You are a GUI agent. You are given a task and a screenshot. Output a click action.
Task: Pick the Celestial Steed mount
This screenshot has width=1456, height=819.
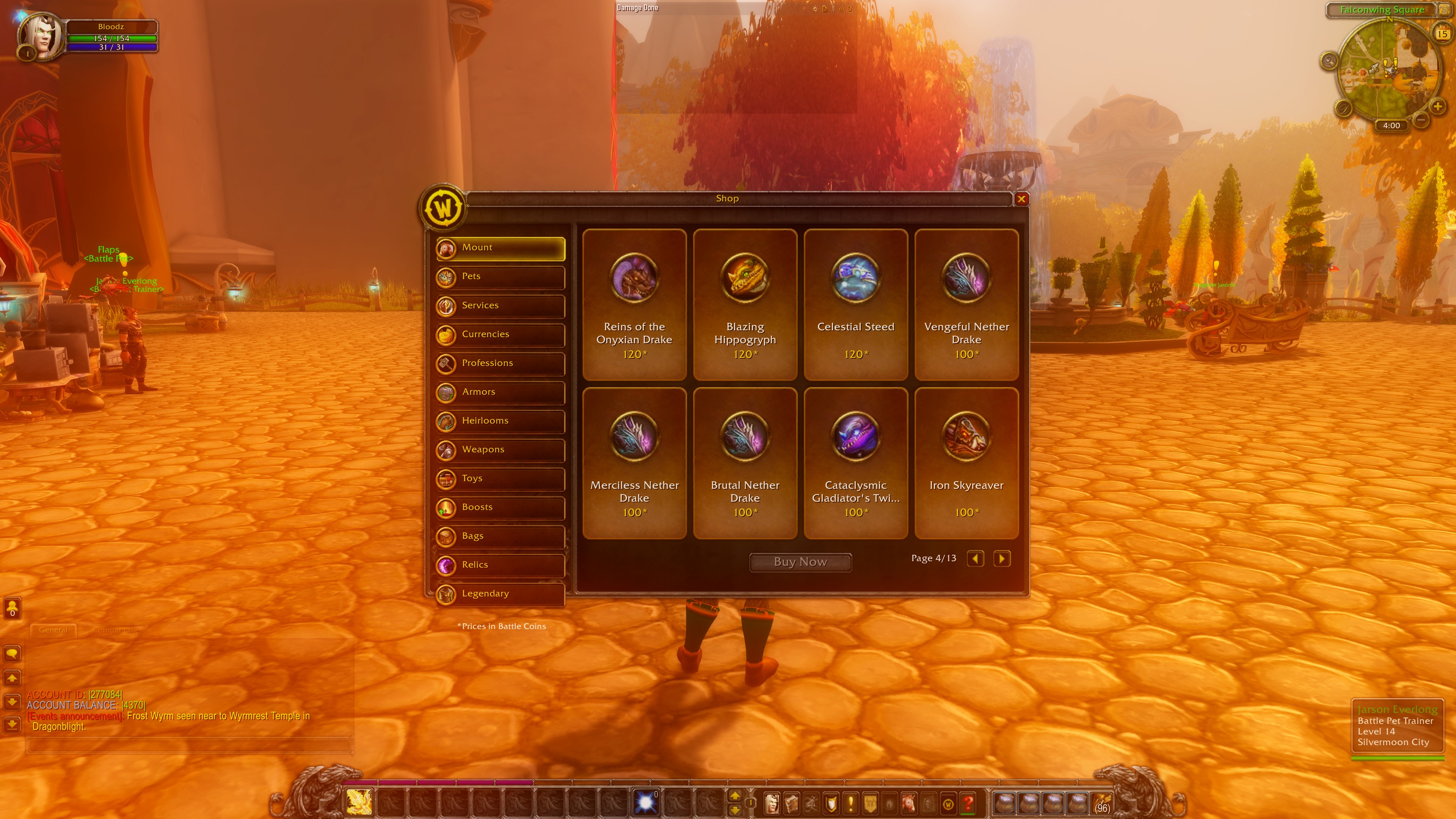point(856,304)
